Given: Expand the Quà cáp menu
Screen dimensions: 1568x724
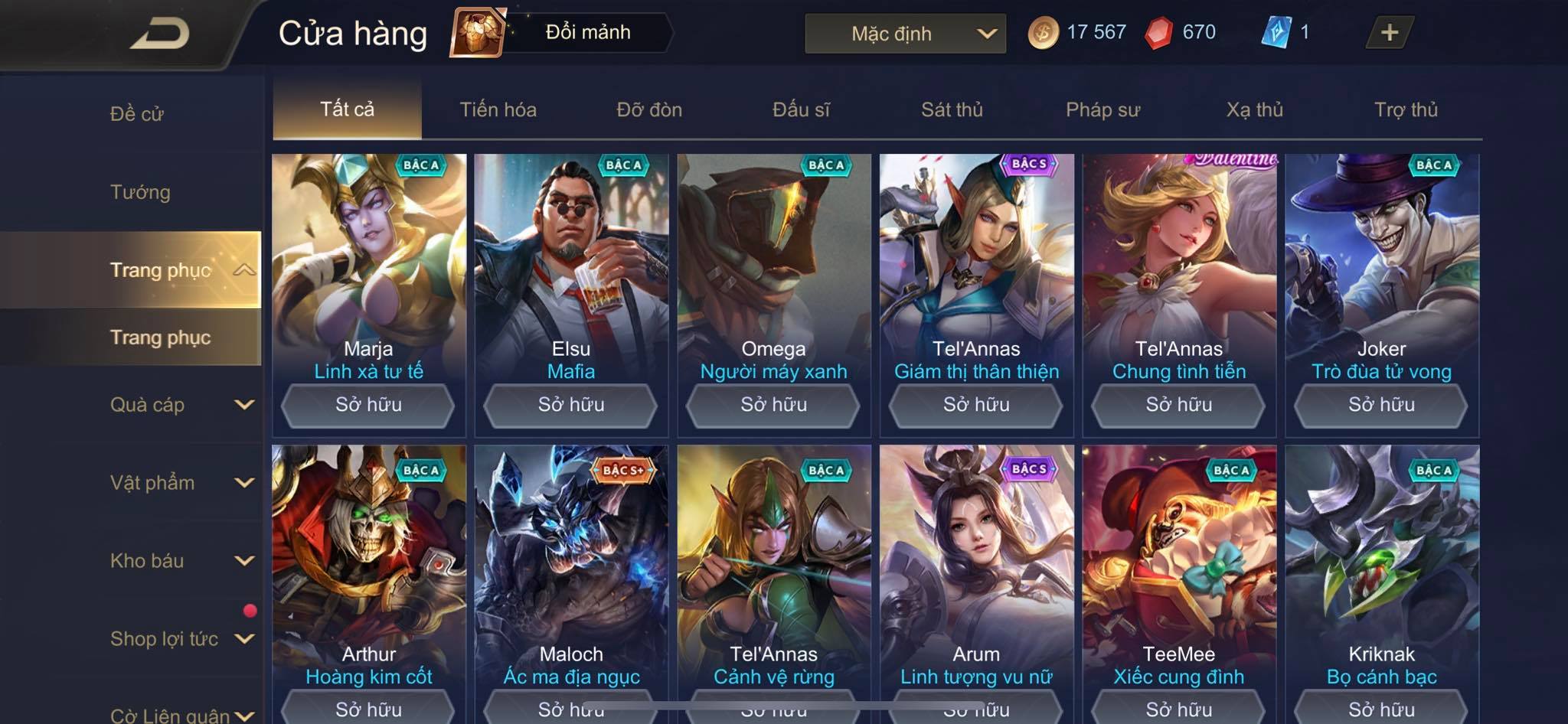Looking at the screenshot, I should (181, 405).
